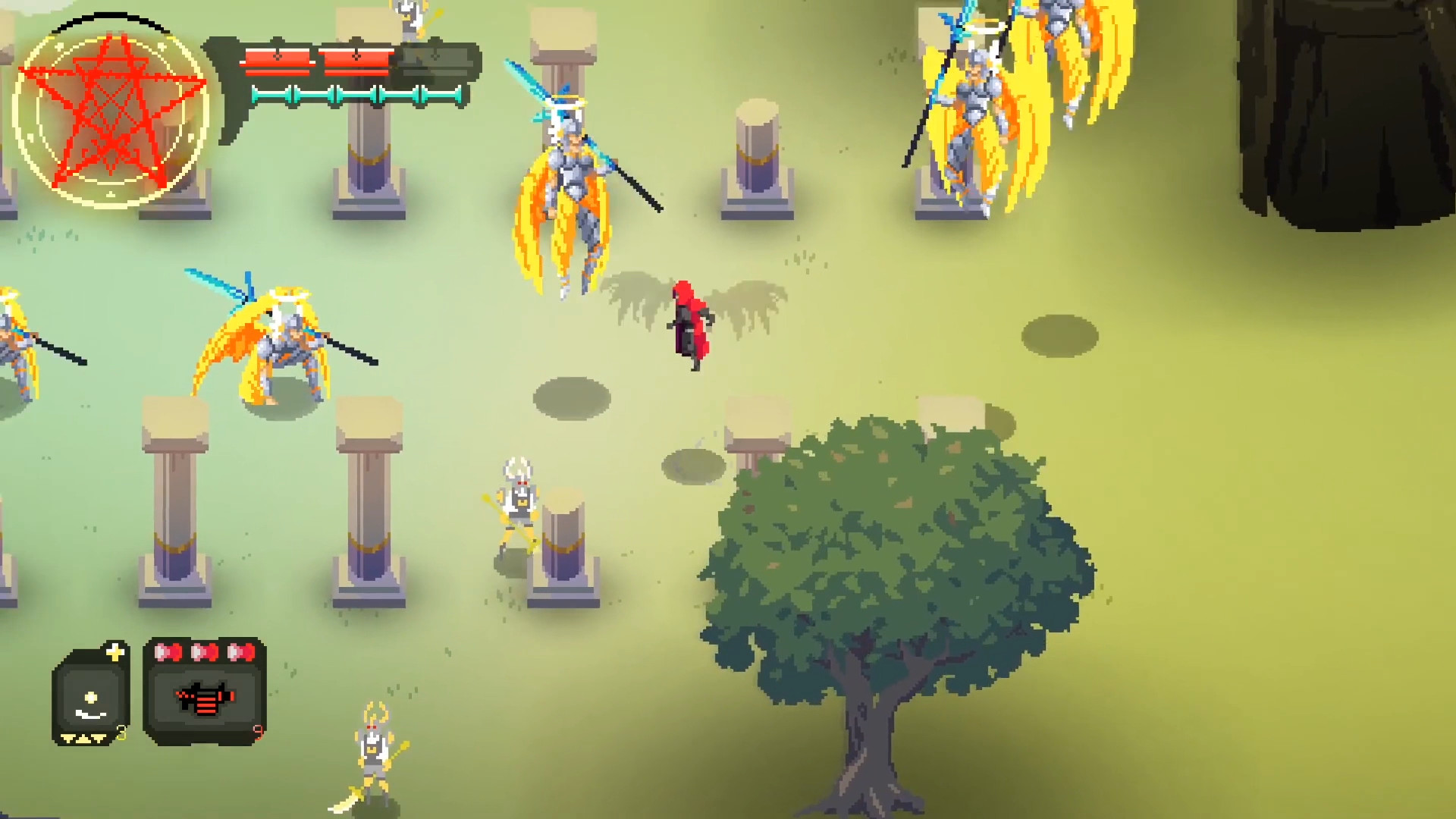
Task: Click the item count 3 on the coin slot
Action: pyautogui.click(x=121, y=734)
